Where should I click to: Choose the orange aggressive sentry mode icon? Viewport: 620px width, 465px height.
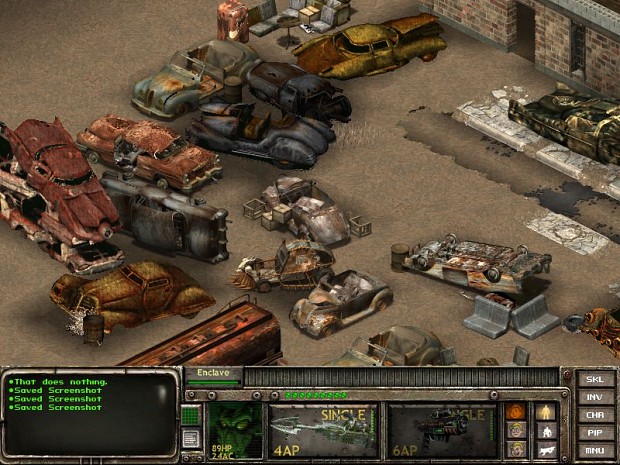coord(516,411)
